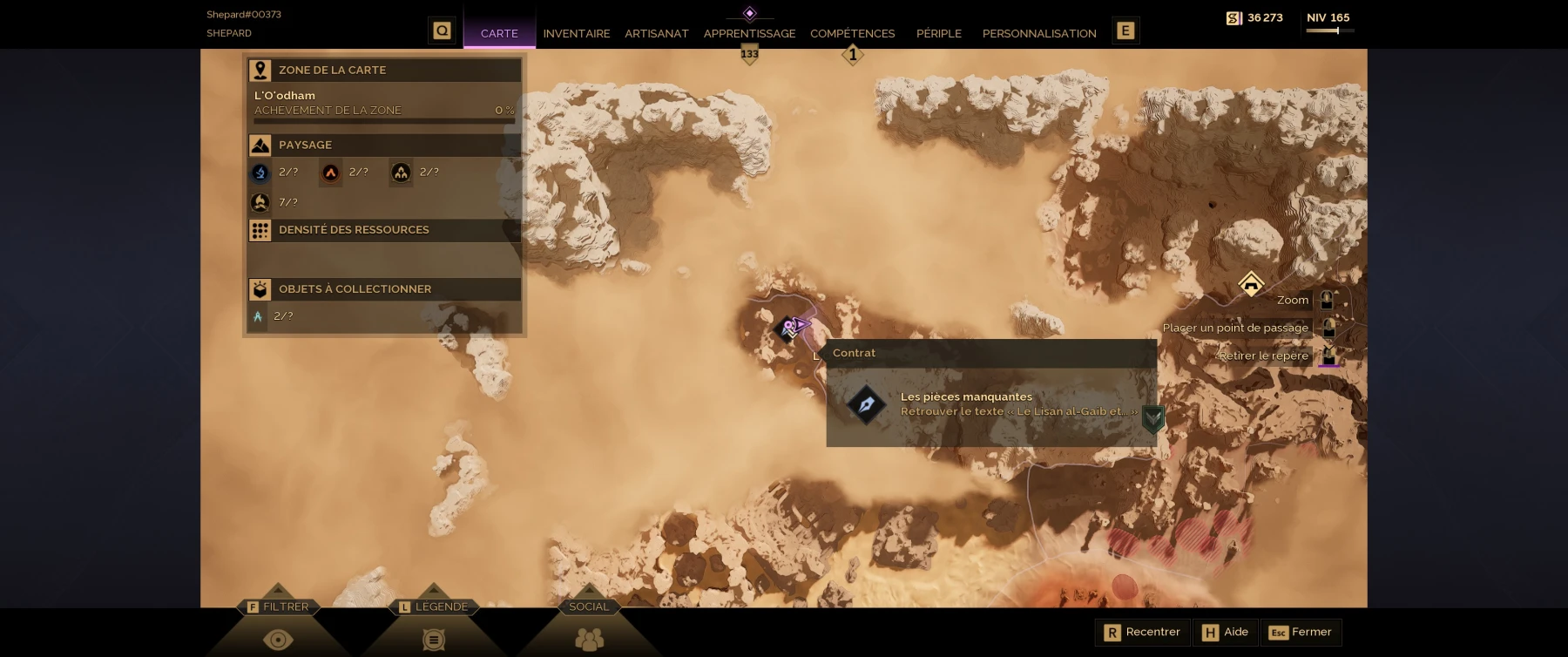1568x657 pixels.
Task: Click the home base marker on map
Action: [x=1251, y=284]
